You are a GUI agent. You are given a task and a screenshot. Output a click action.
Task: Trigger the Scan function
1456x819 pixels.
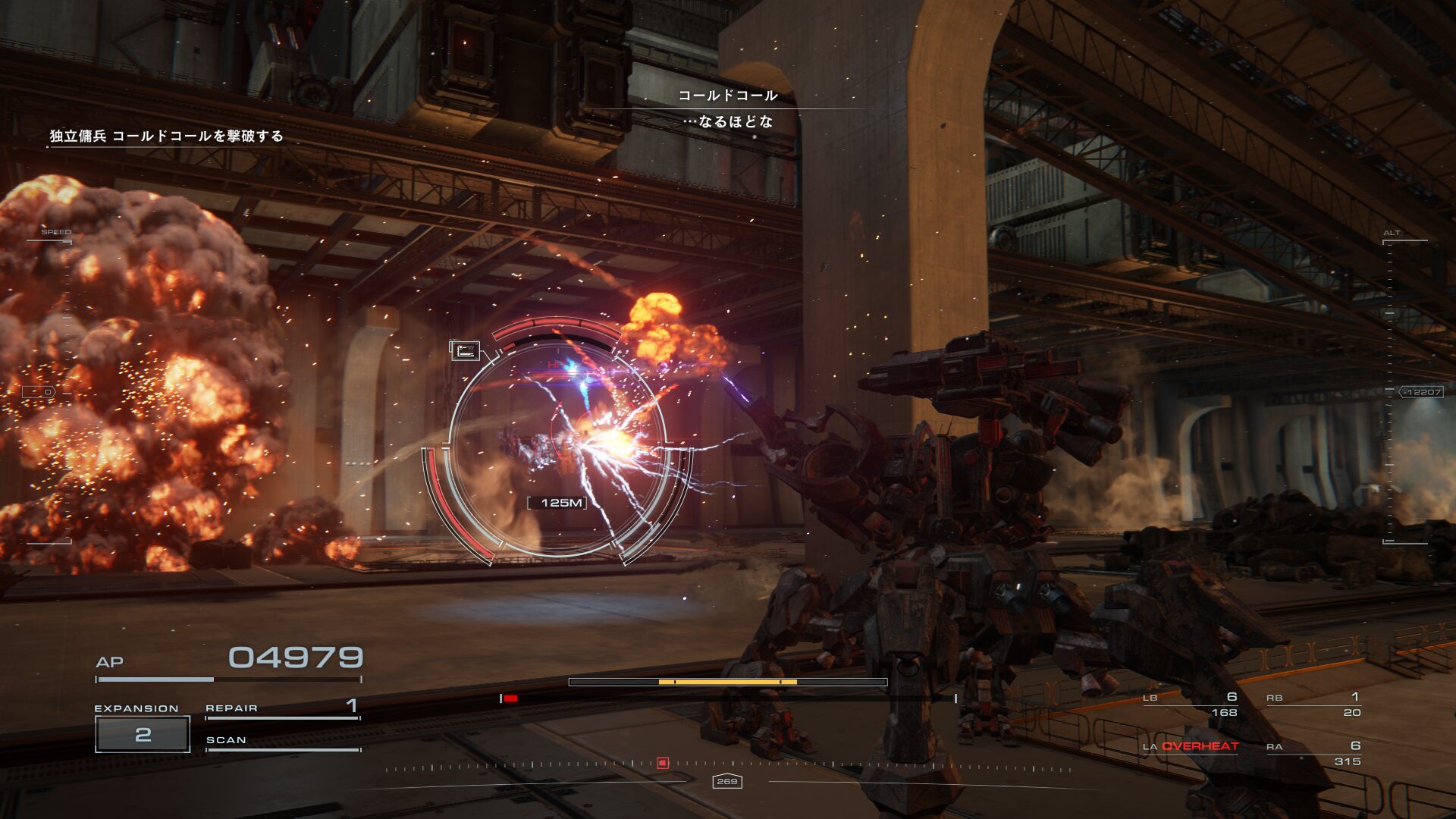coord(282,741)
